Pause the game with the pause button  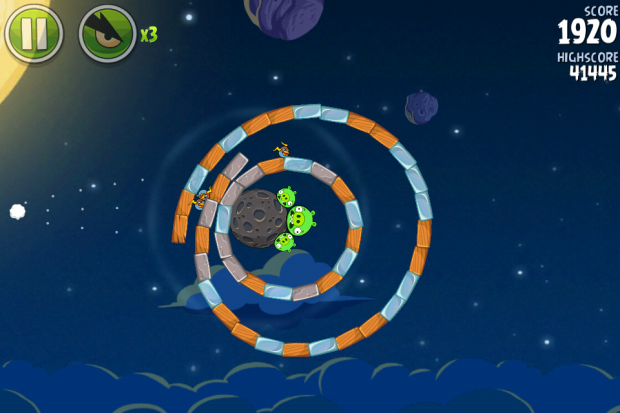(x=34, y=33)
